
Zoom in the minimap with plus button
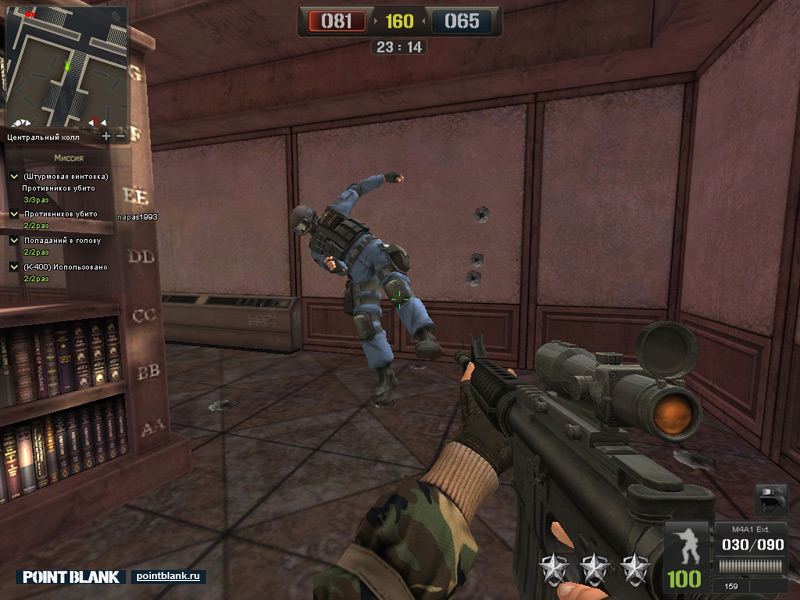tap(106, 135)
